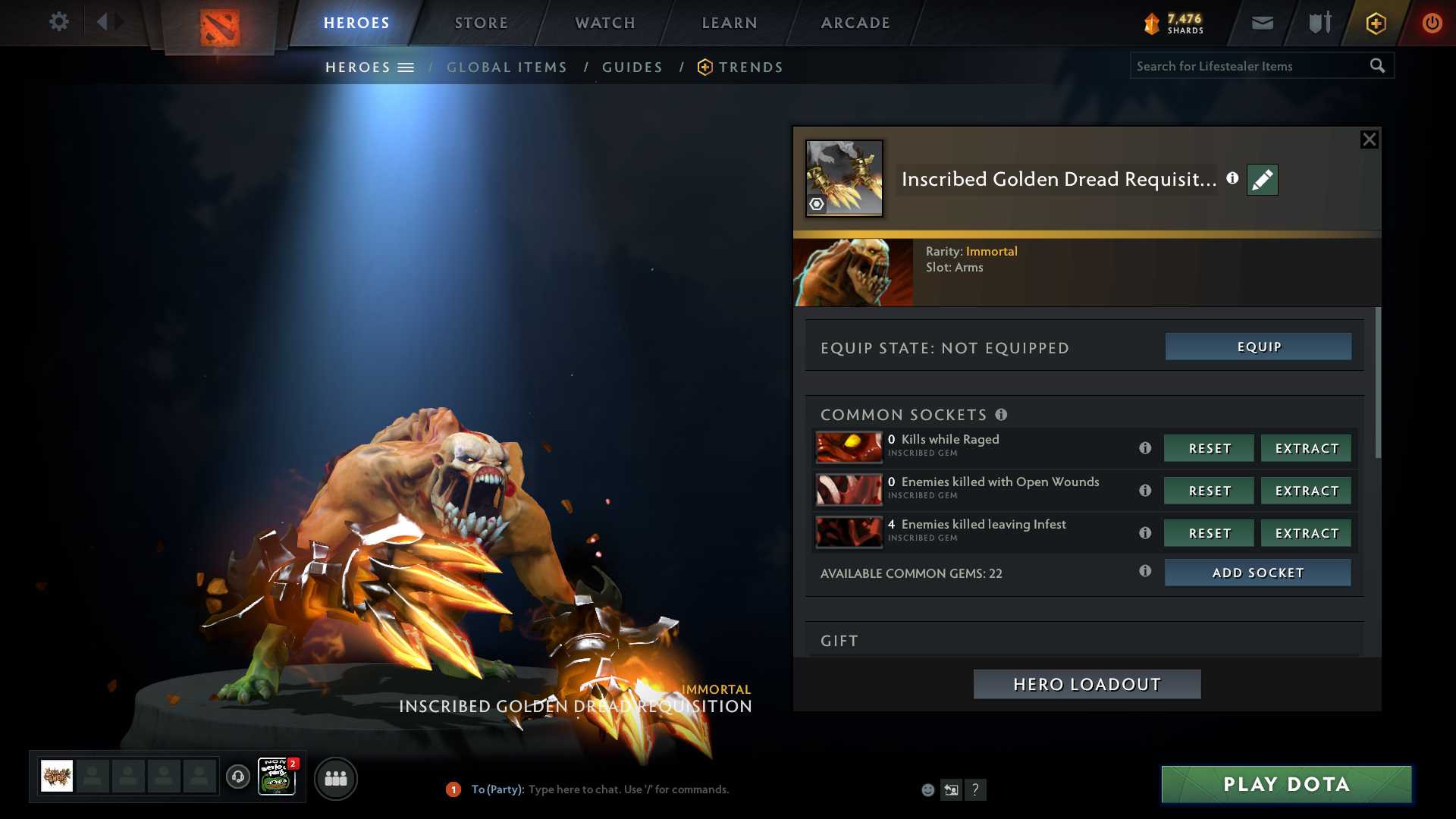Start matchmaking with Play Dota
This screenshot has width=1456, height=819.
point(1286,784)
